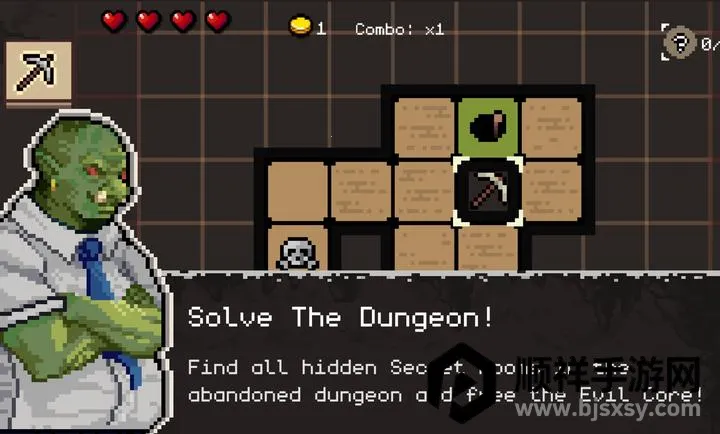
Task: Choose the green tile with the dark object
Action: [487, 127]
